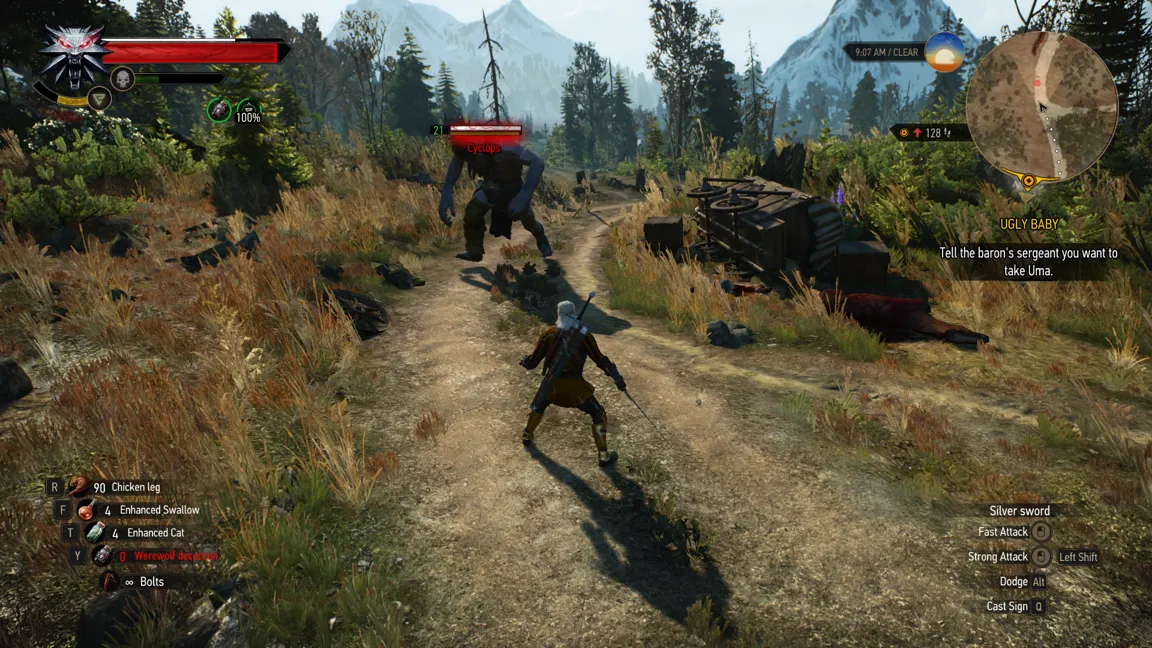Open the Ugly Baby quest tracker
The width and height of the screenshot is (1152, 648).
tap(1028, 225)
